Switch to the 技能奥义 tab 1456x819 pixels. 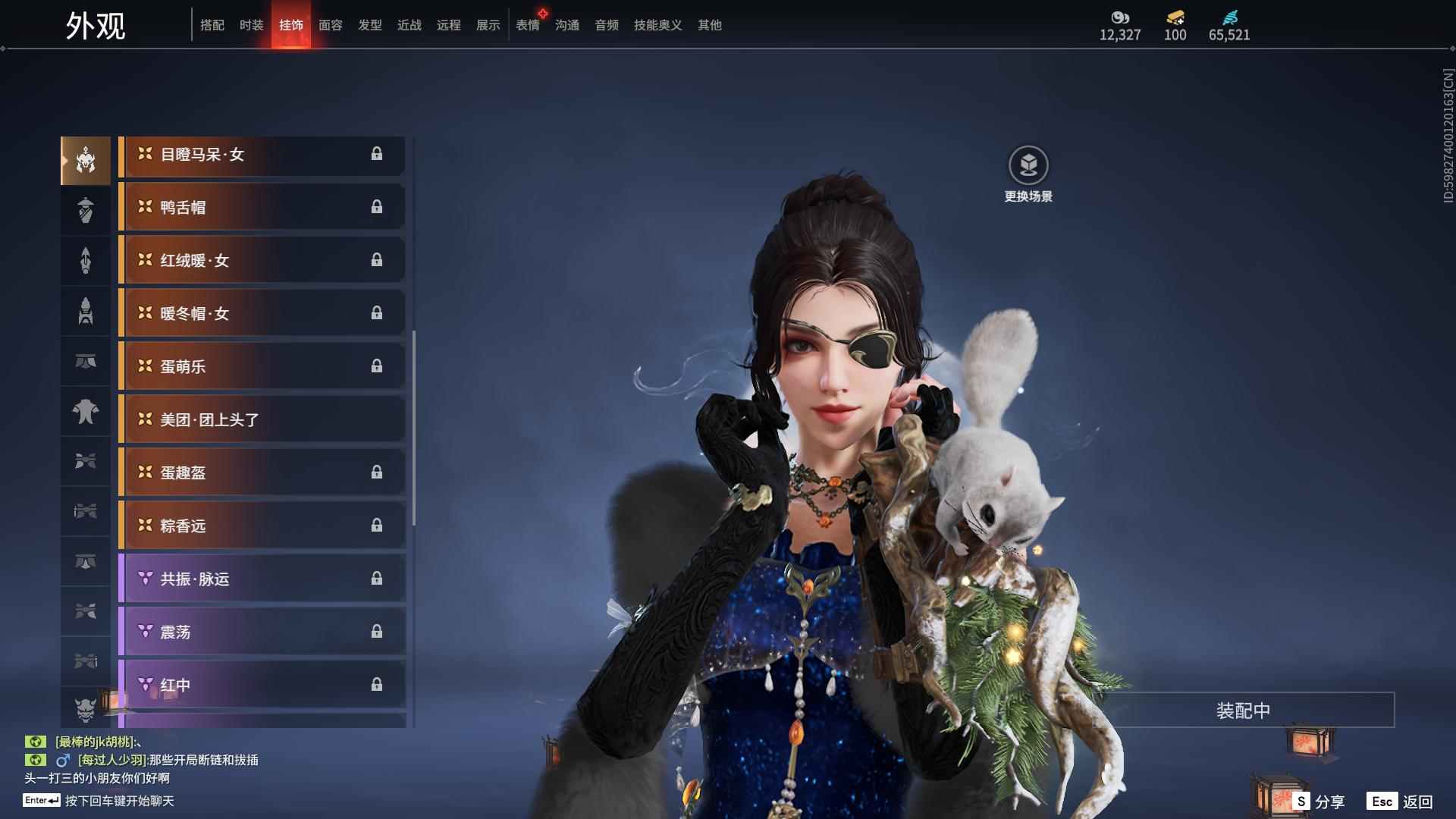coord(657,25)
